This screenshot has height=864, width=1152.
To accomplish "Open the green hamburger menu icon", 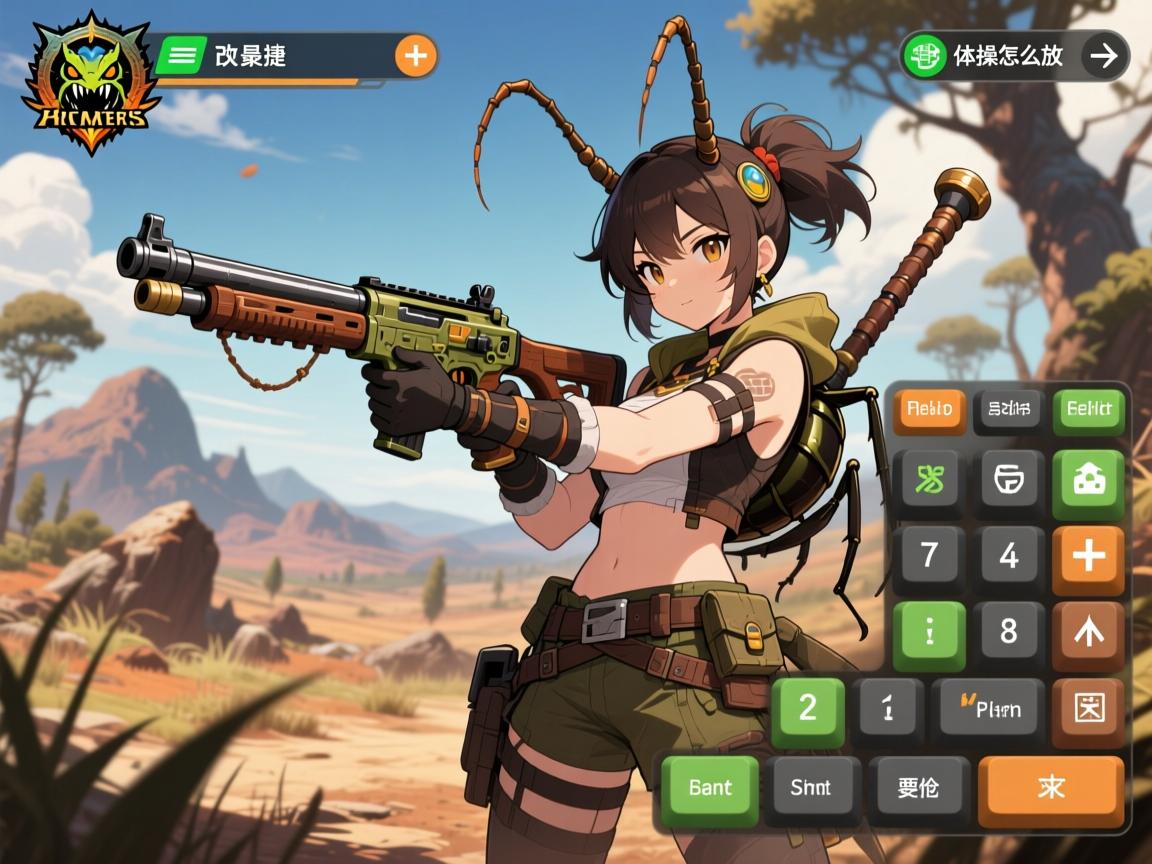I will click(x=181, y=55).
